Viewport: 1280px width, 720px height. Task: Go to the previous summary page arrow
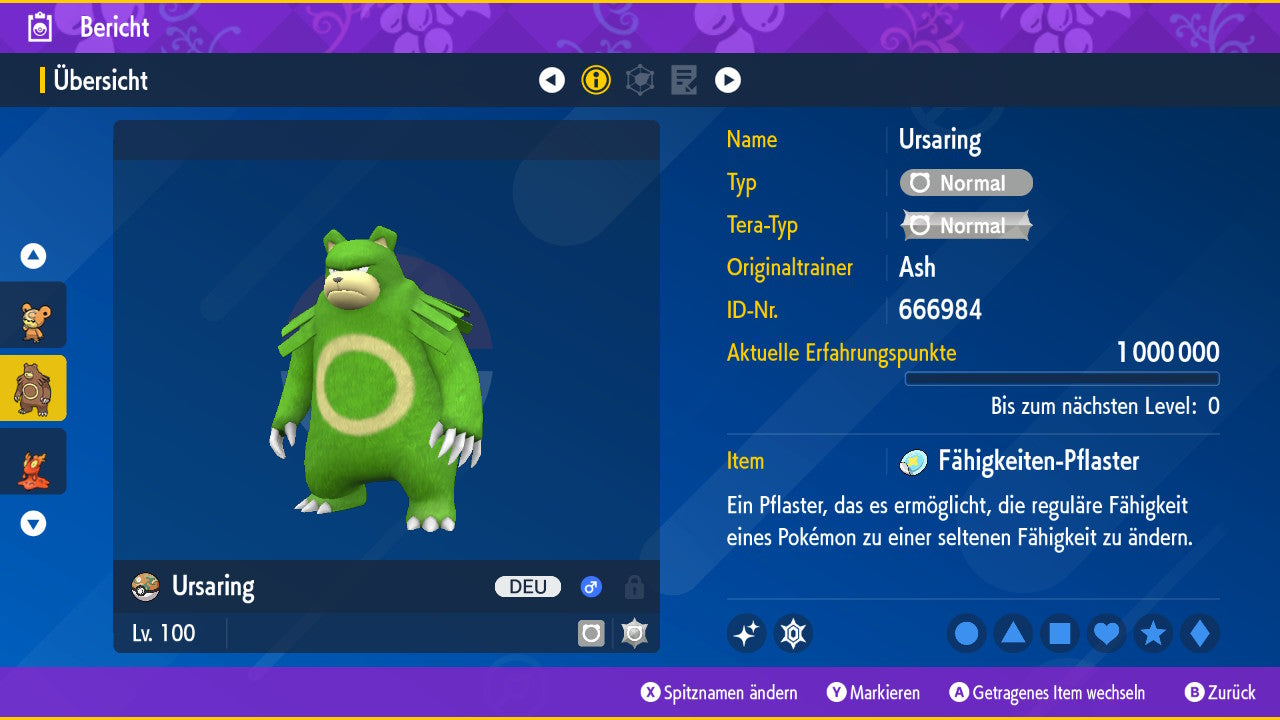click(x=552, y=80)
